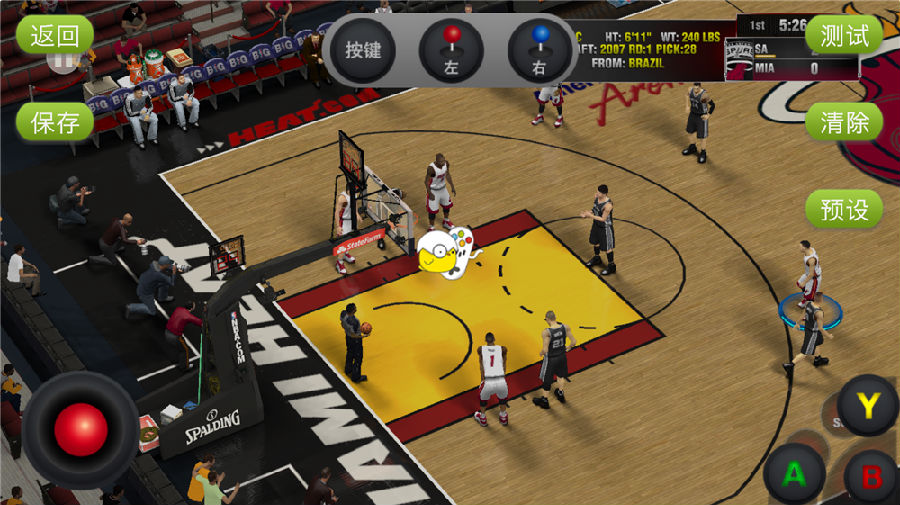Clear mappings with the 清除 button
Image resolution: width=900 pixels, height=505 pixels.
[844, 122]
